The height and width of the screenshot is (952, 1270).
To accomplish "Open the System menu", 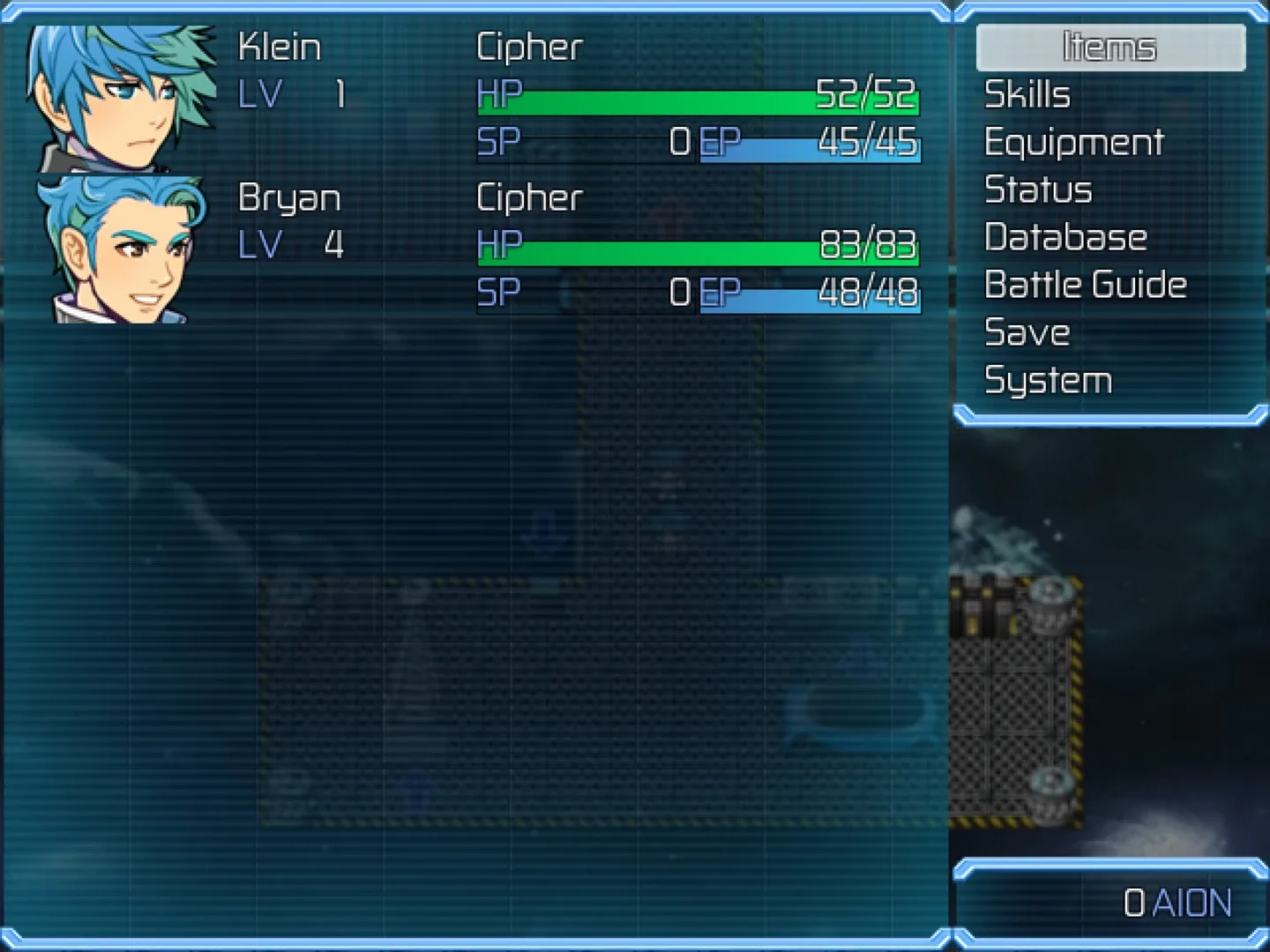I will click(x=1048, y=381).
